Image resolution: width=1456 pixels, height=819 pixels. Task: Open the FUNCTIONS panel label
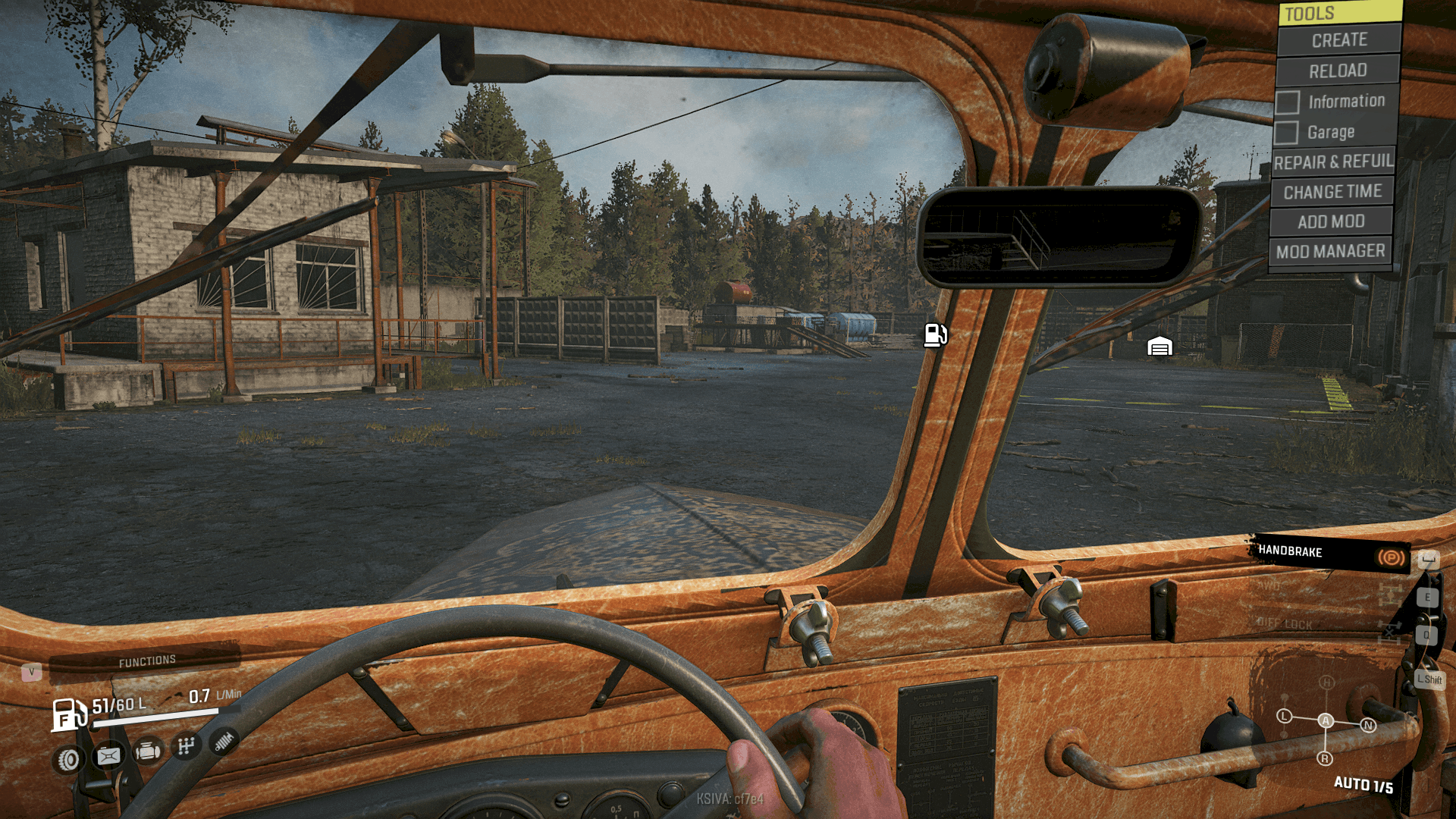coord(147,661)
